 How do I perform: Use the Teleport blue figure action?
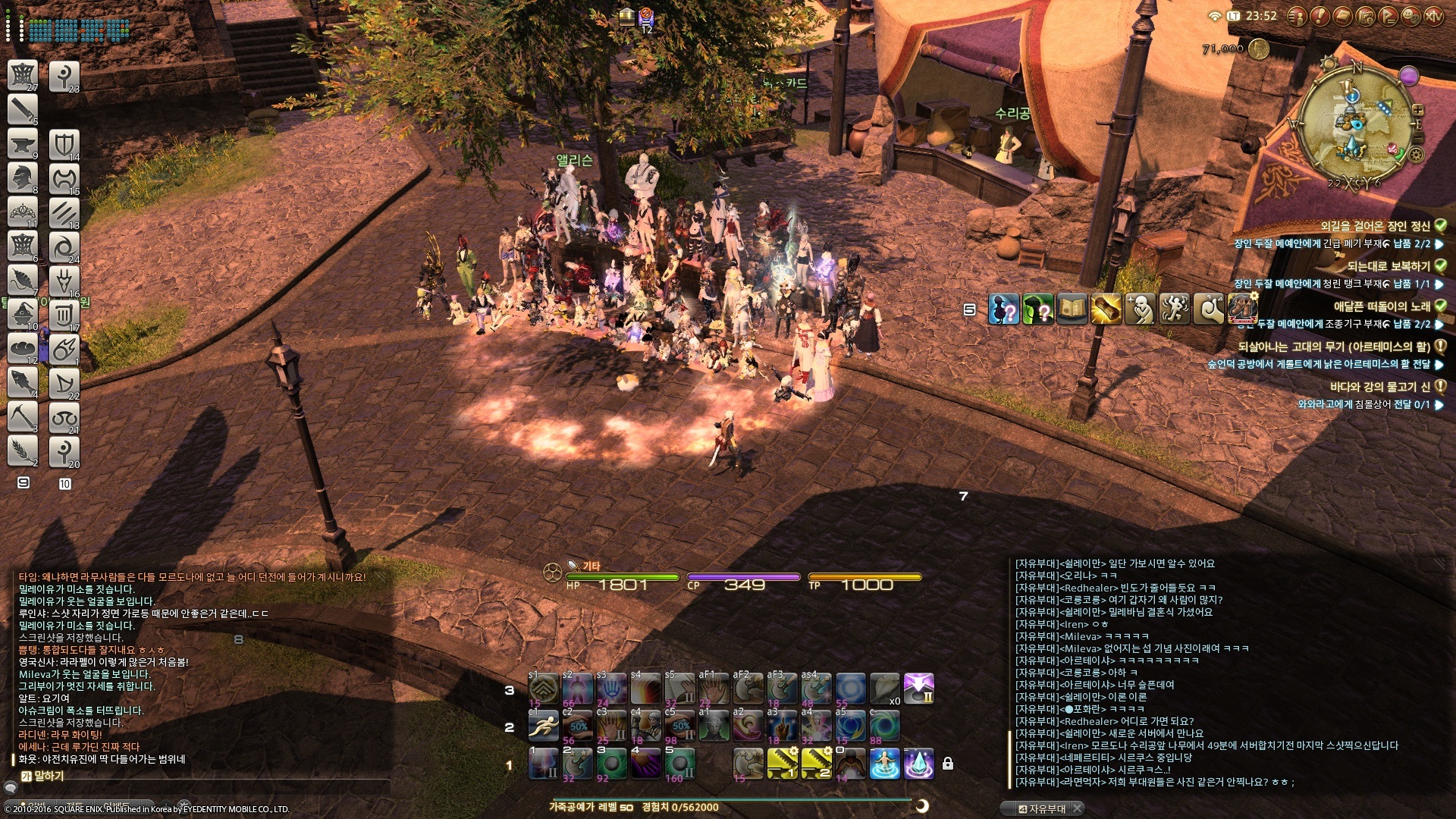point(884,763)
